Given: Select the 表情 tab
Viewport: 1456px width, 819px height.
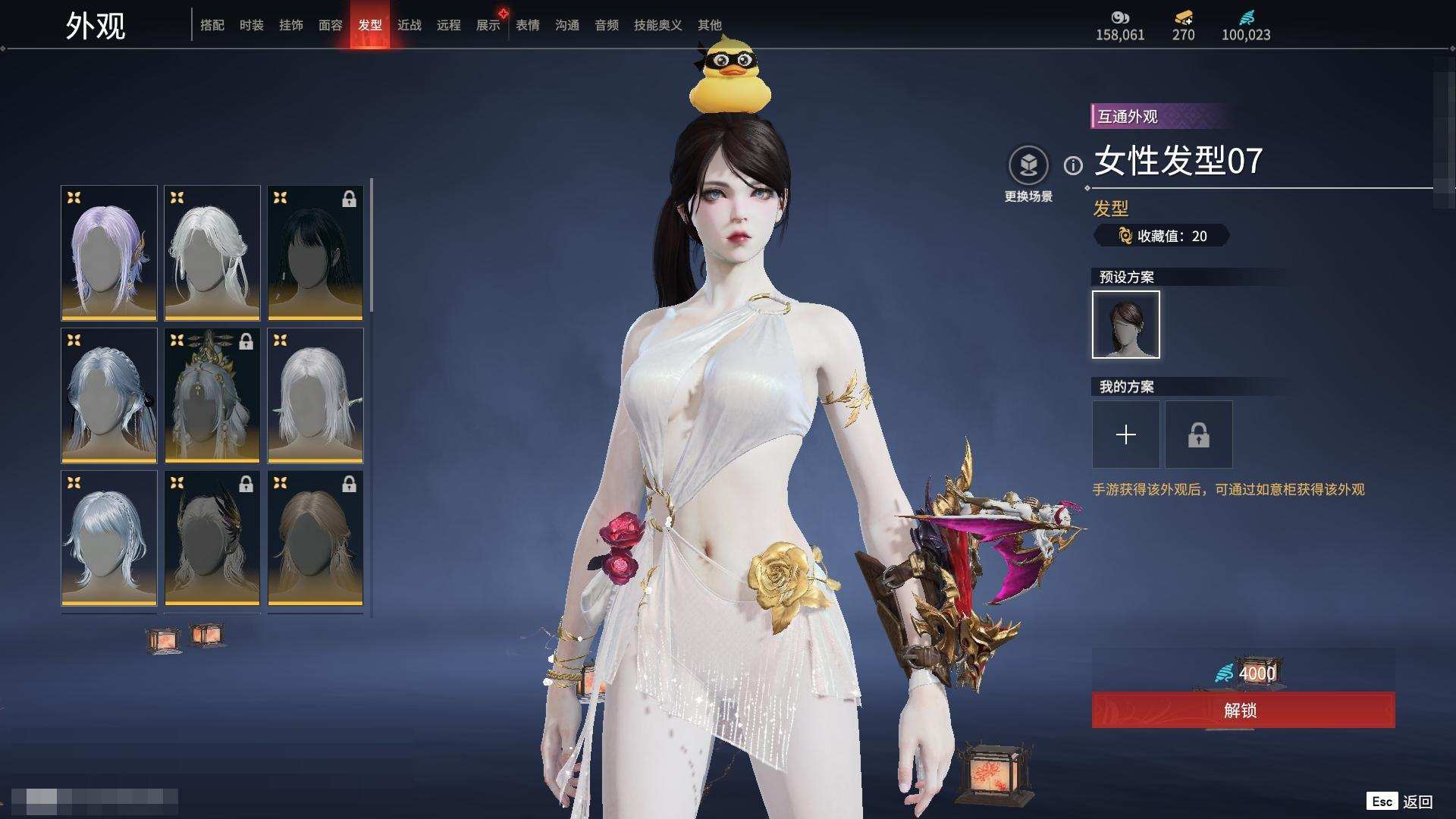Looking at the screenshot, I should [x=527, y=25].
